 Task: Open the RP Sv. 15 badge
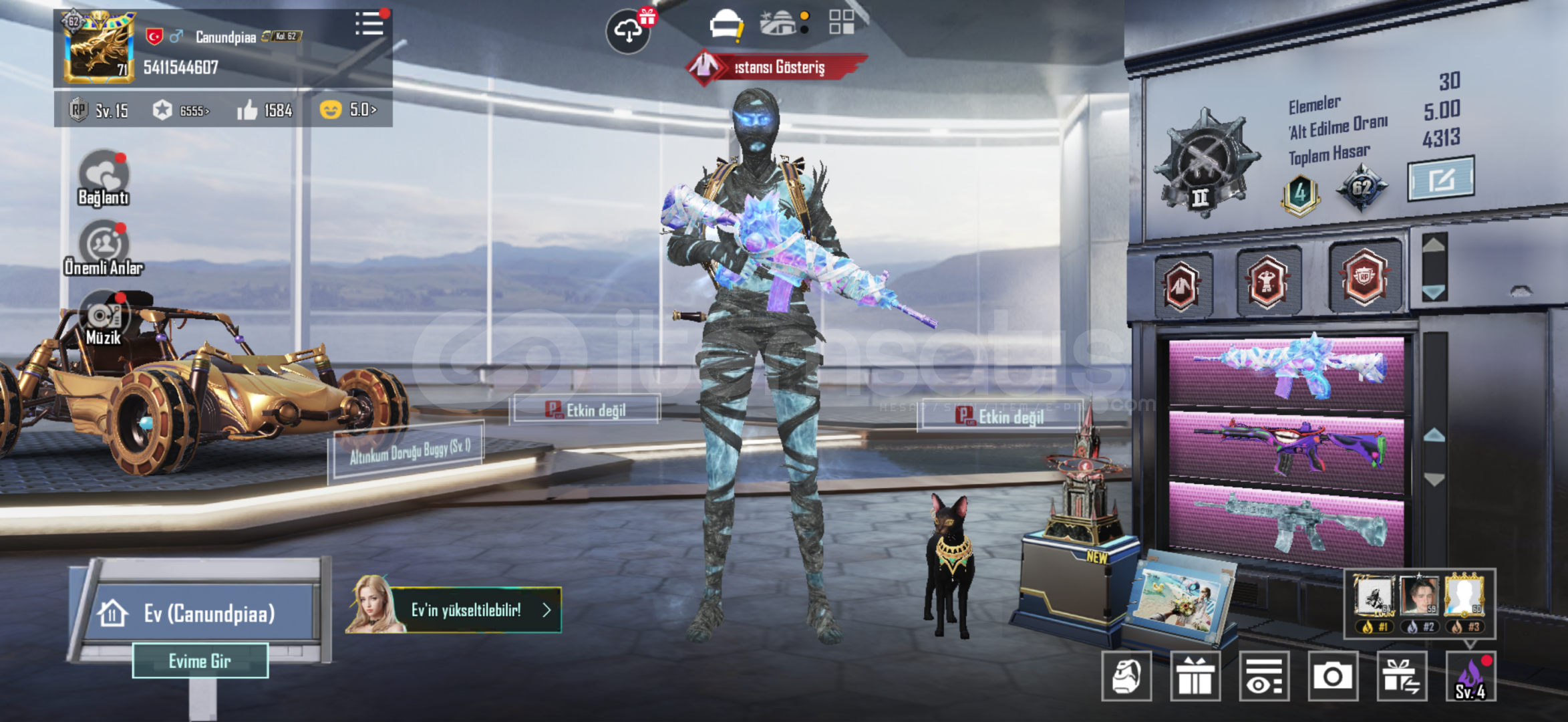[98, 110]
